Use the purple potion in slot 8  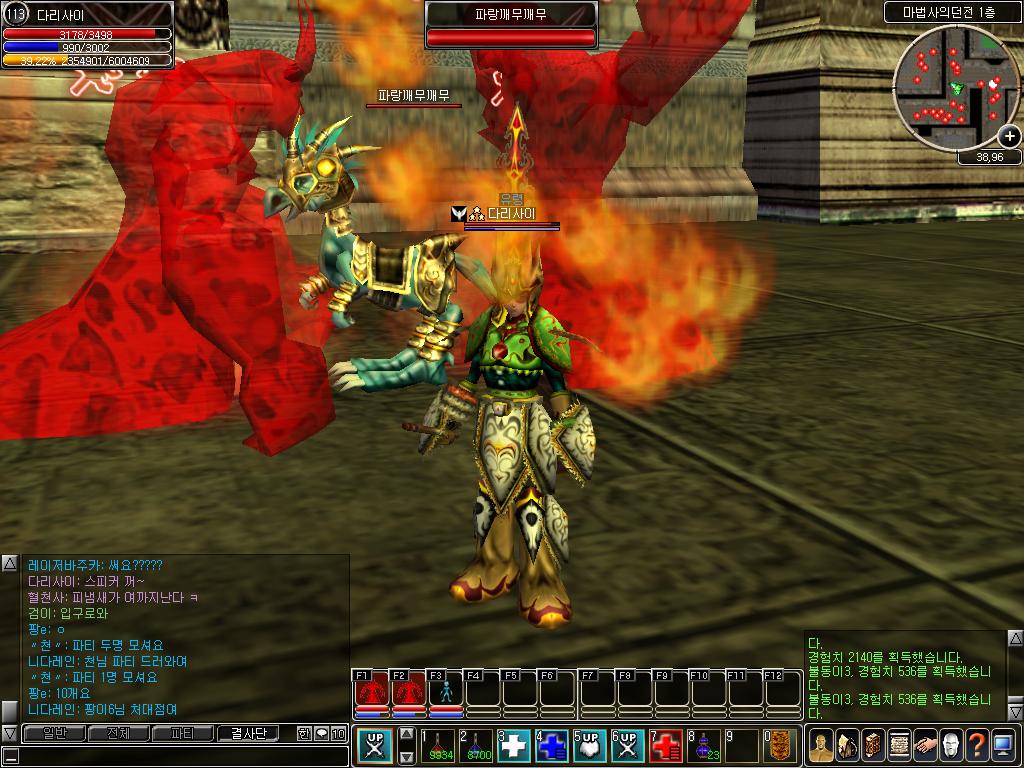[x=704, y=746]
